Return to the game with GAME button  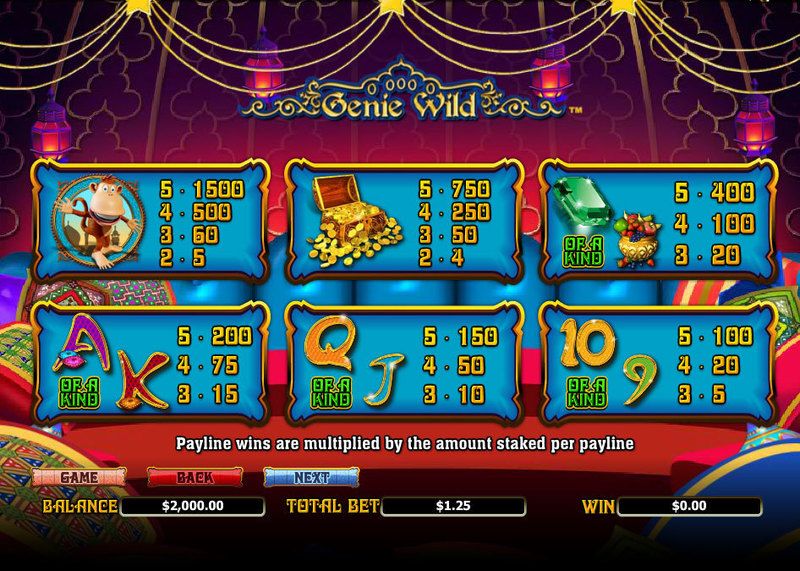click(79, 477)
